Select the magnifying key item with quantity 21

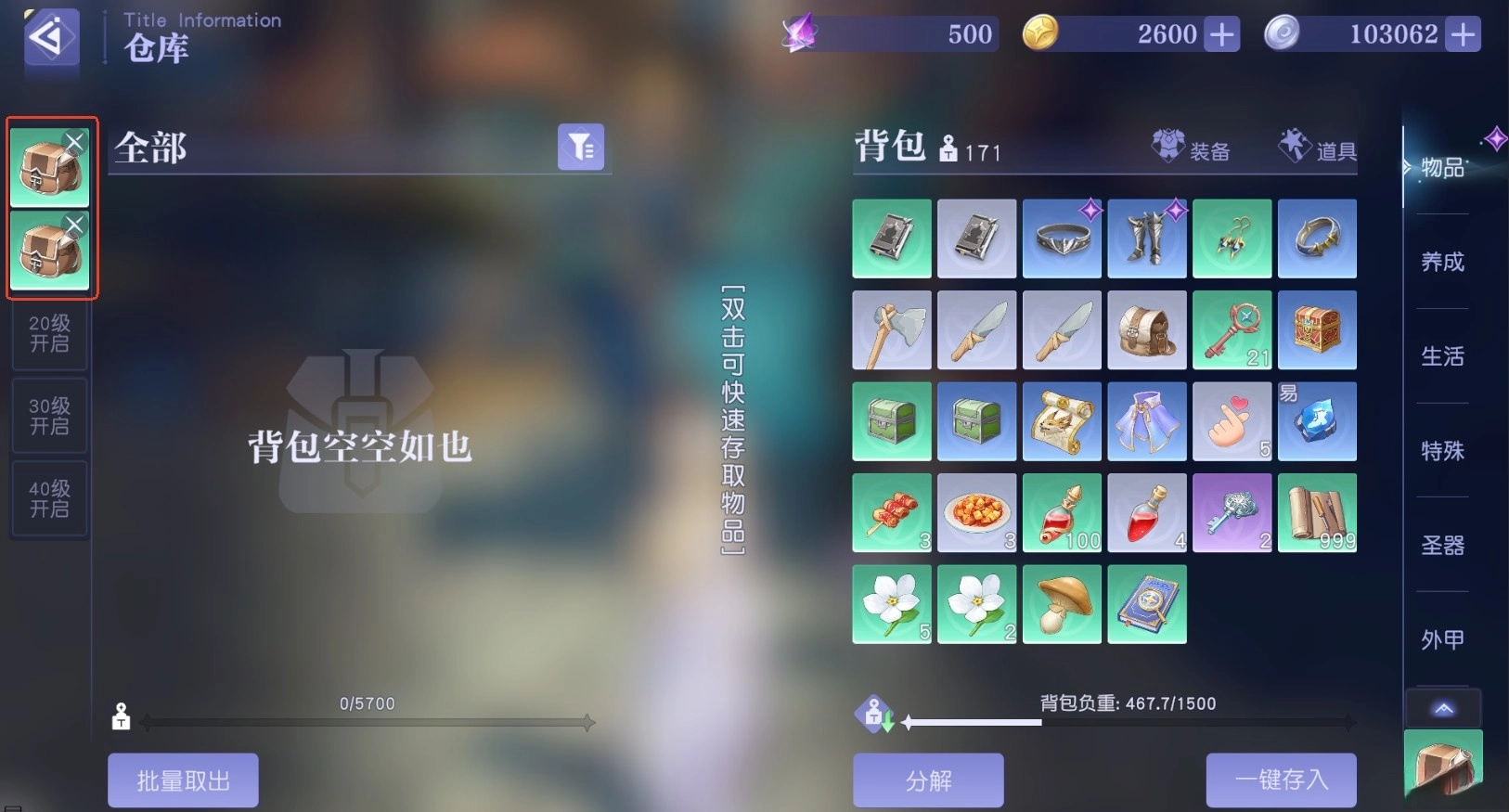[x=1232, y=329]
